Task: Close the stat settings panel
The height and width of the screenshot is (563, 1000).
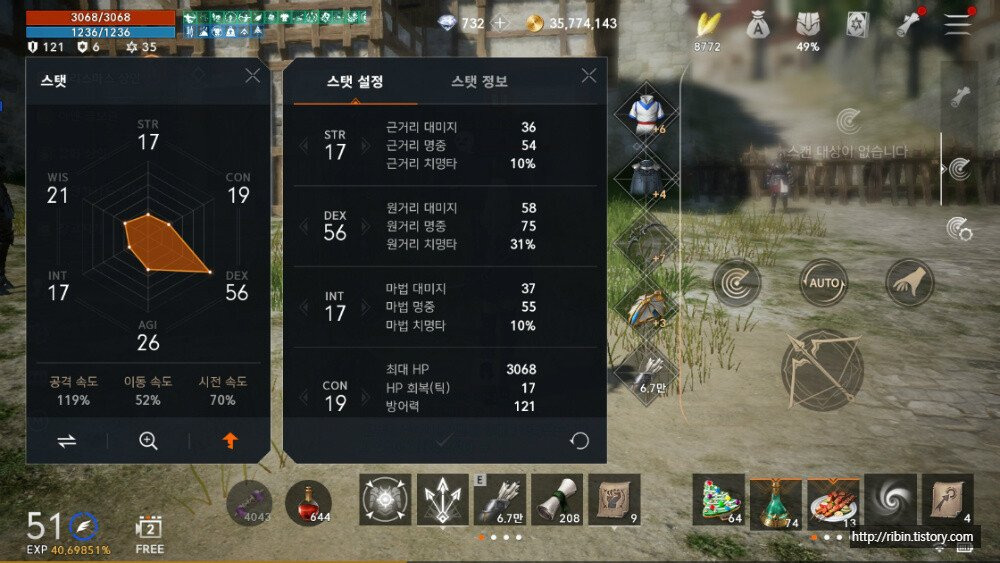Action: click(x=589, y=76)
